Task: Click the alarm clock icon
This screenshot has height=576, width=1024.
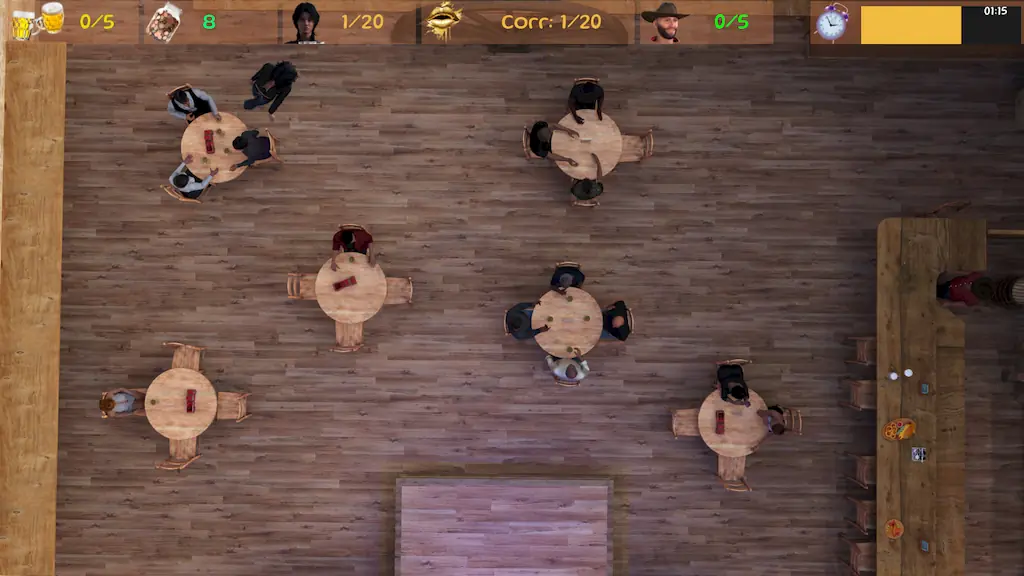Action: pos(831,22)
